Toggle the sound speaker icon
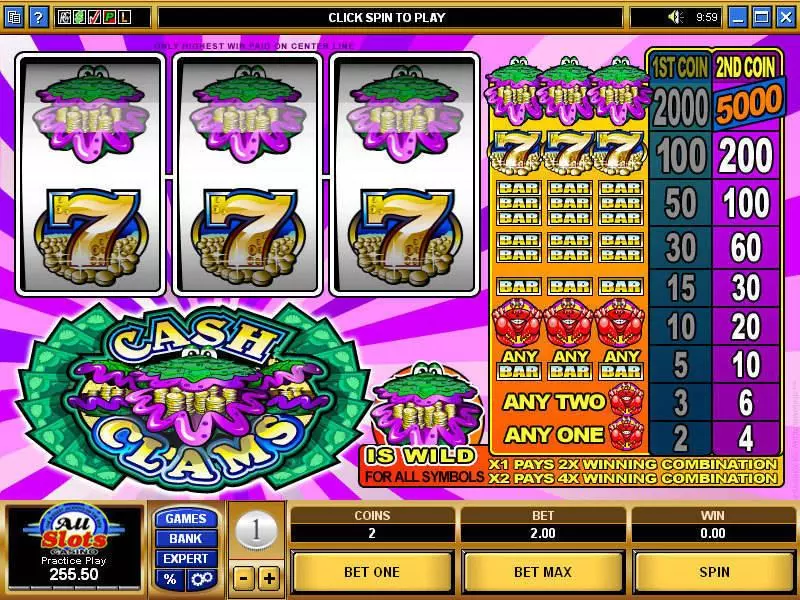Viewport: 800px width, 600px height. tap(675, 17)
